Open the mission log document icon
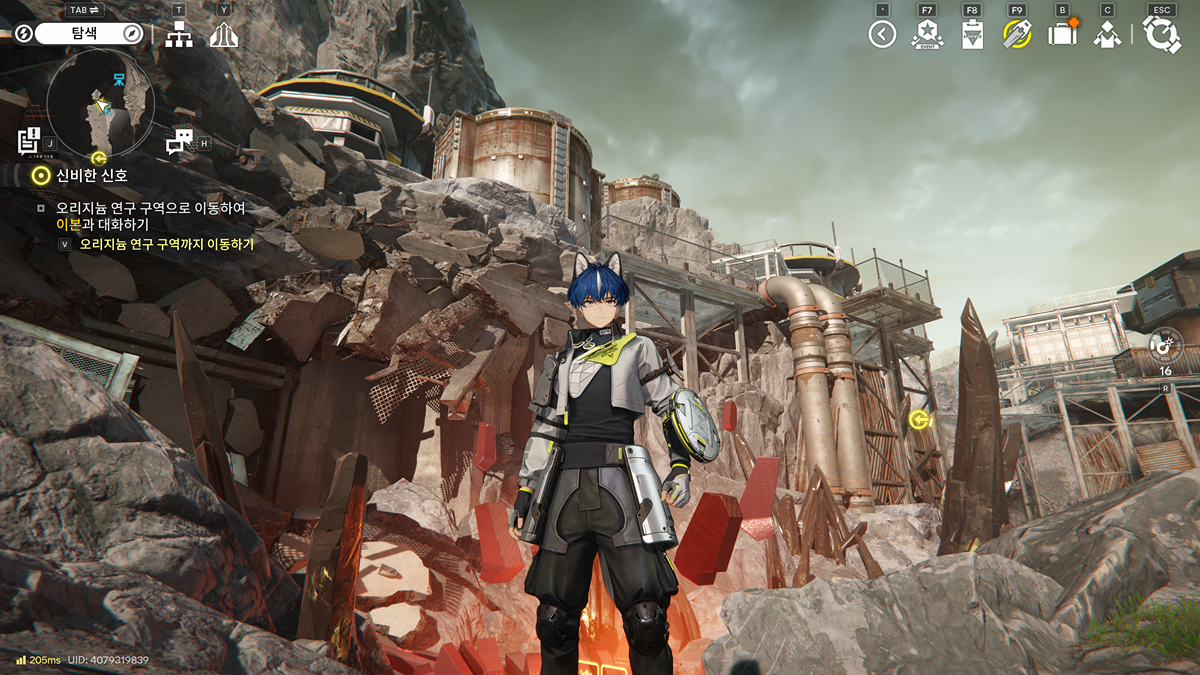1200x675 pixels. [x=28, y=142]
